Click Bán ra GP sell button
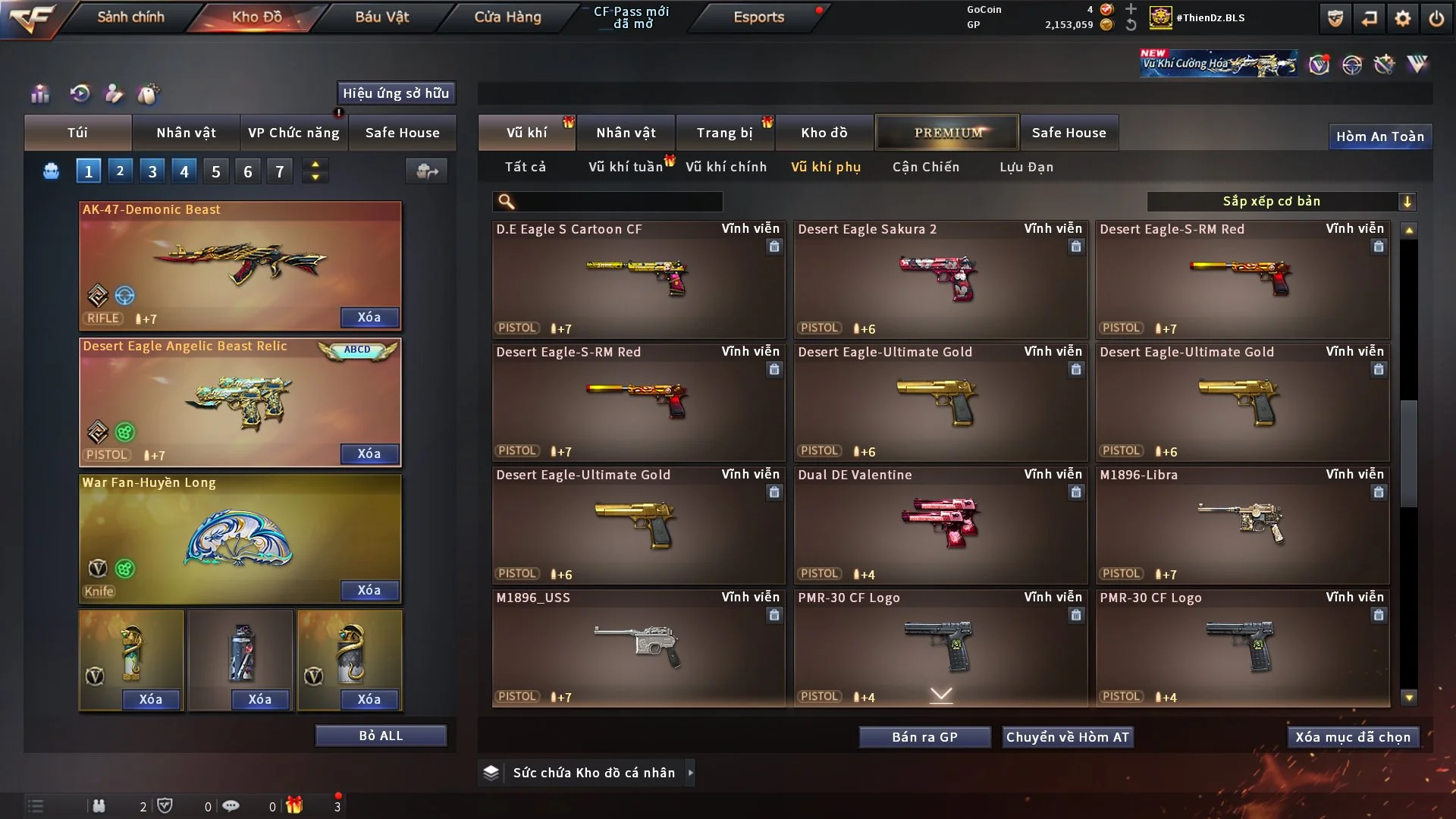The image size is (1456, 819). (x=924, y=737)
